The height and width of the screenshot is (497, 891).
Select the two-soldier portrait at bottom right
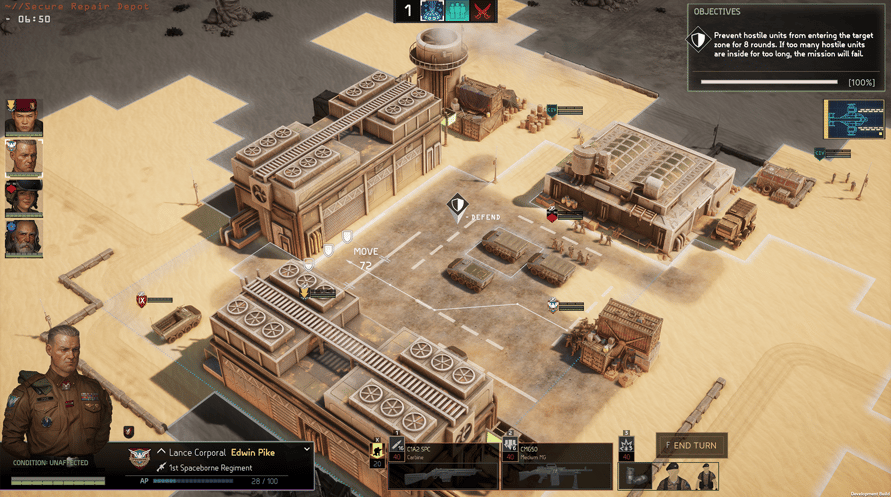click(x=686, y=477)
